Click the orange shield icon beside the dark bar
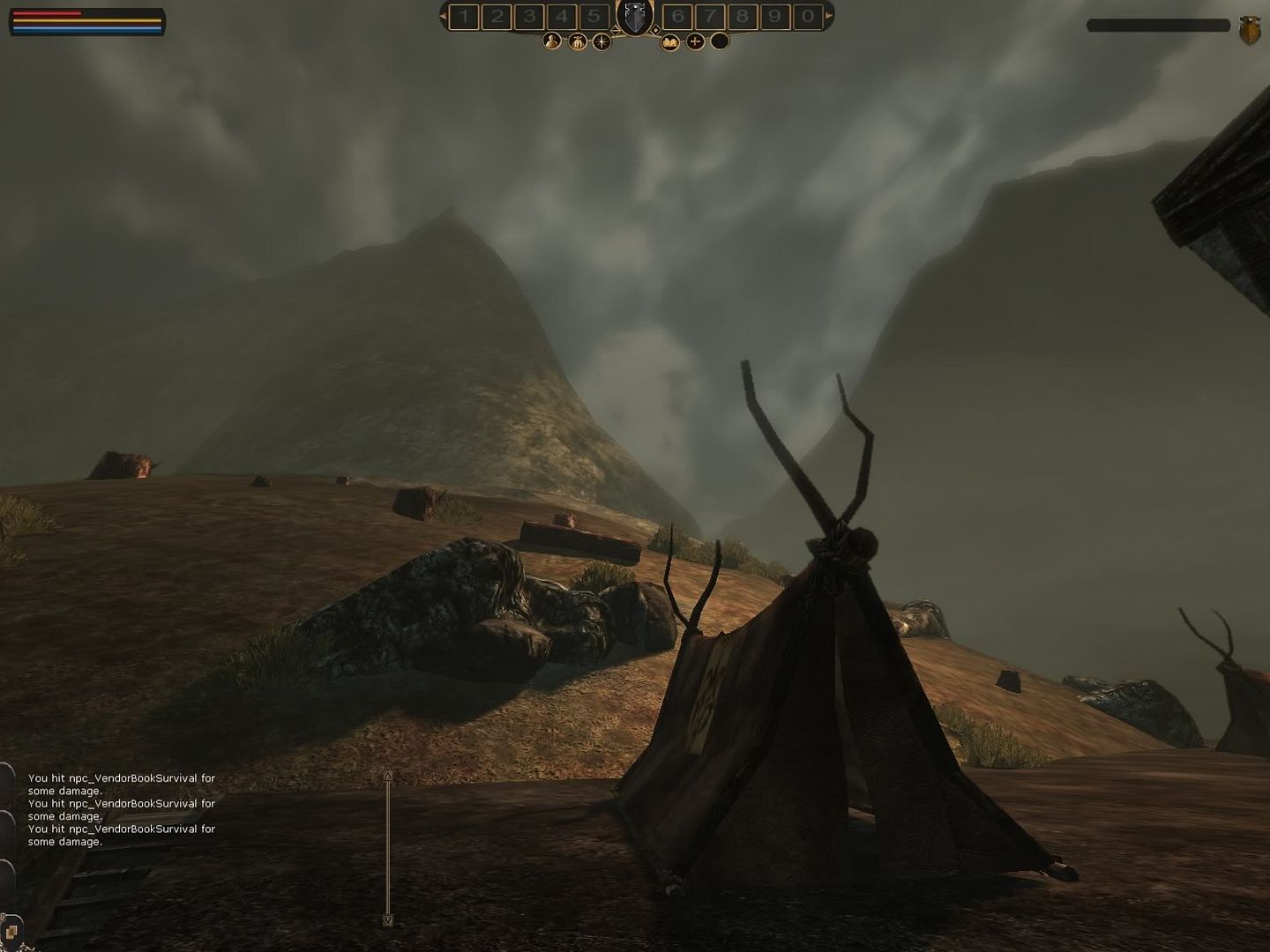 1250,30
